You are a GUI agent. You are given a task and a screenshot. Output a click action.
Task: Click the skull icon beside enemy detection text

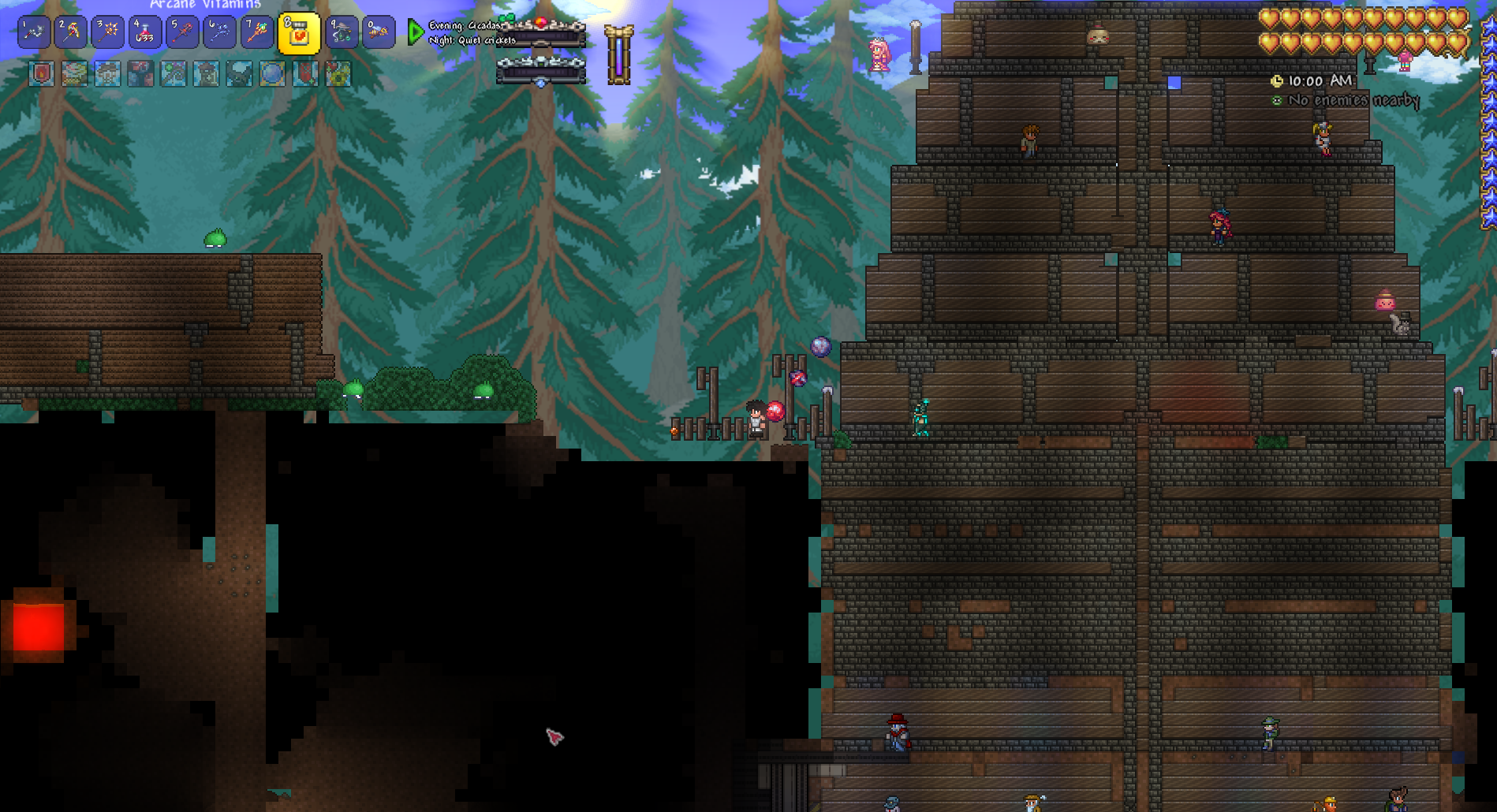click(x=1276, y=100)
